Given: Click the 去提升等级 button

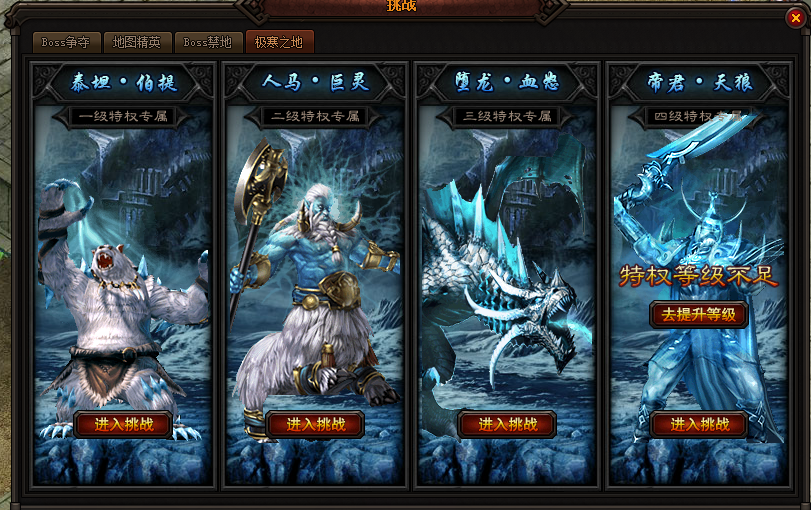Looking at the screenshot, I should 700,314.
